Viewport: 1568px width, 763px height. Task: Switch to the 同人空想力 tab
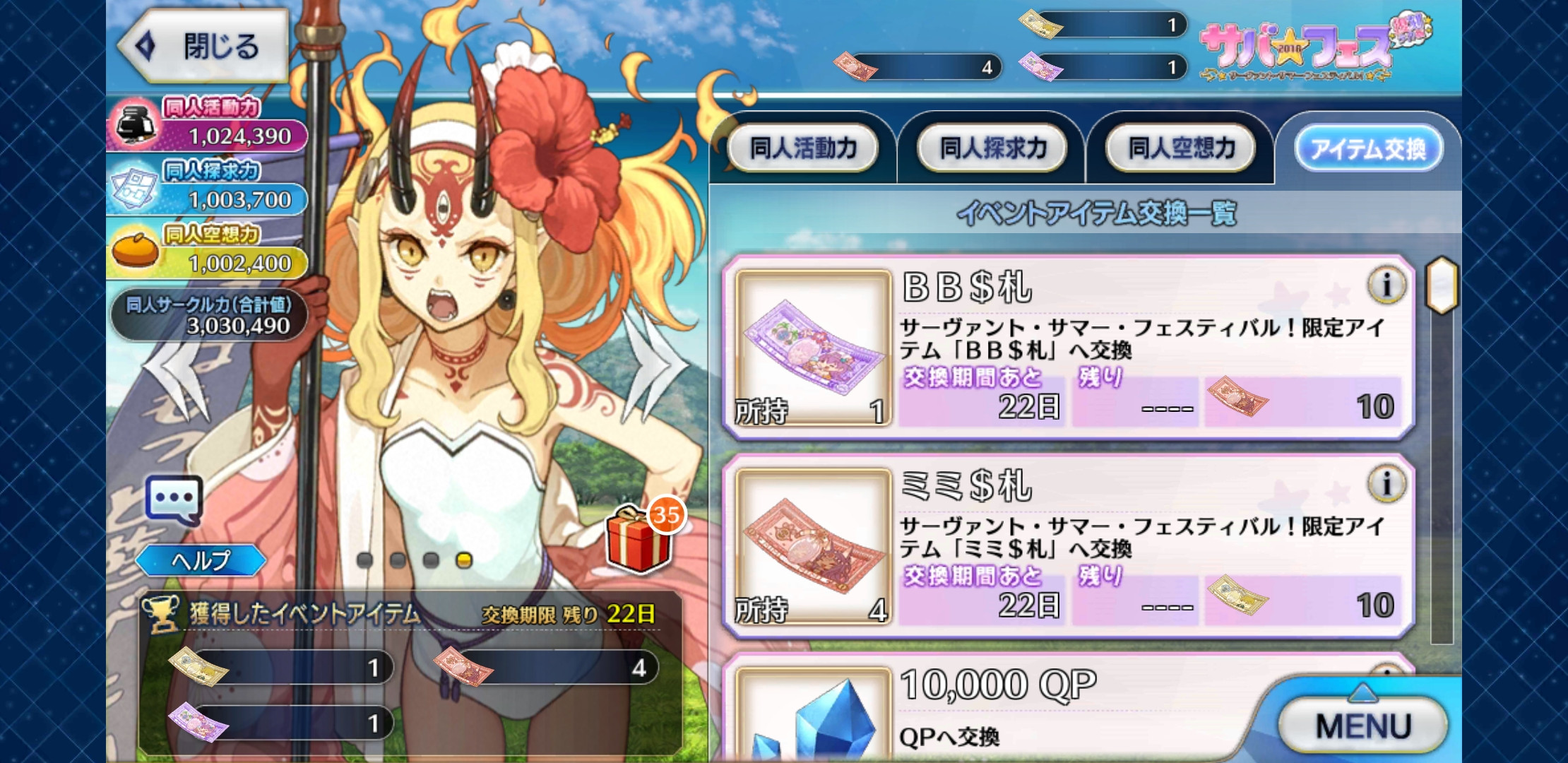click(1181, 148)
